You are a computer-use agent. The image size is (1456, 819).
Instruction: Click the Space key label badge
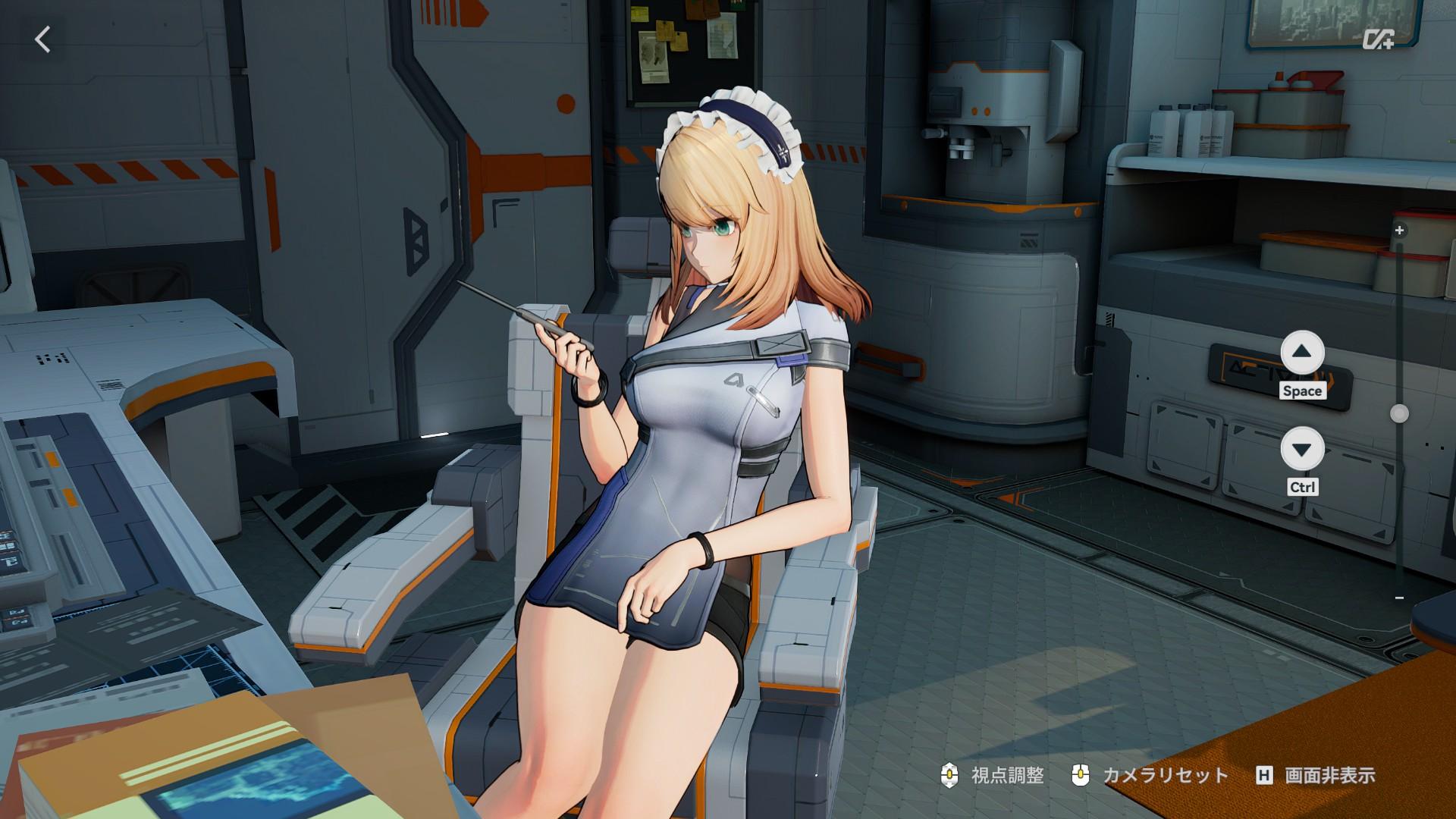(1303, 392)
